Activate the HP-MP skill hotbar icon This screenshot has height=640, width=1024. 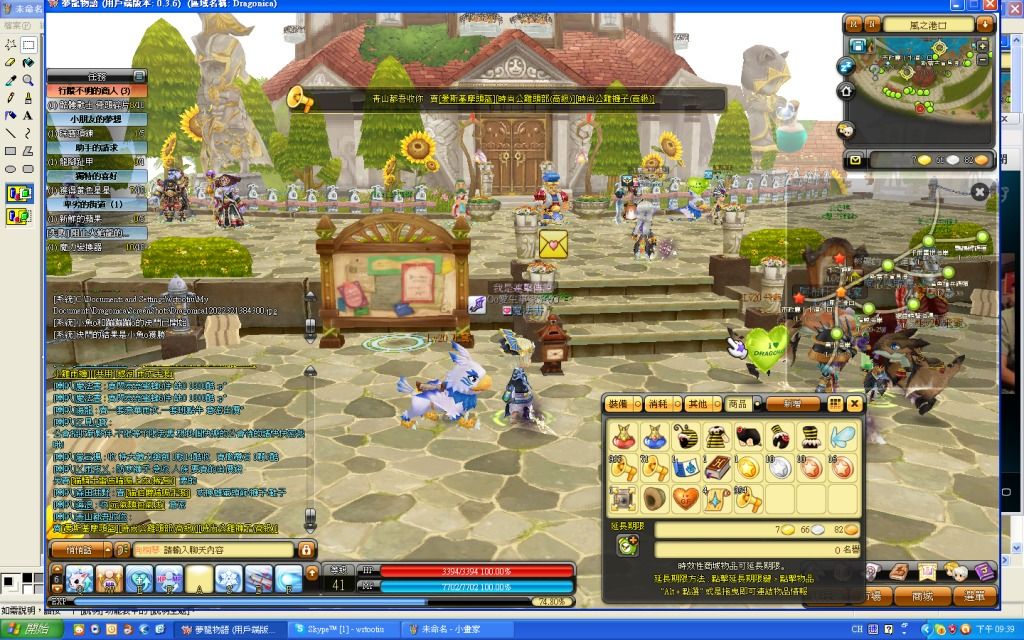pyautogui.click(x=168, y=578)
